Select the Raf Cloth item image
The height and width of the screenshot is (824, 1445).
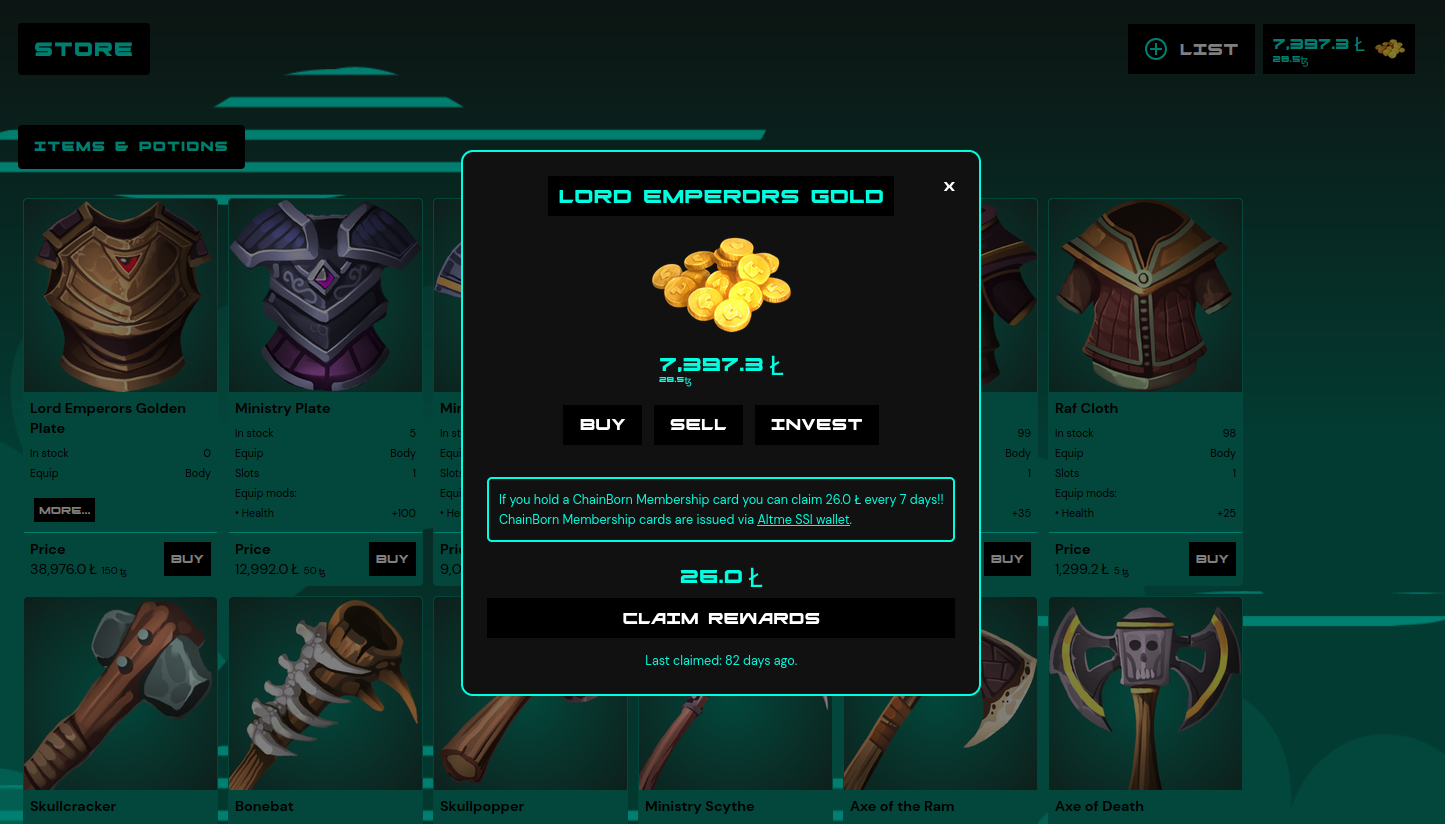[1145, 295]
